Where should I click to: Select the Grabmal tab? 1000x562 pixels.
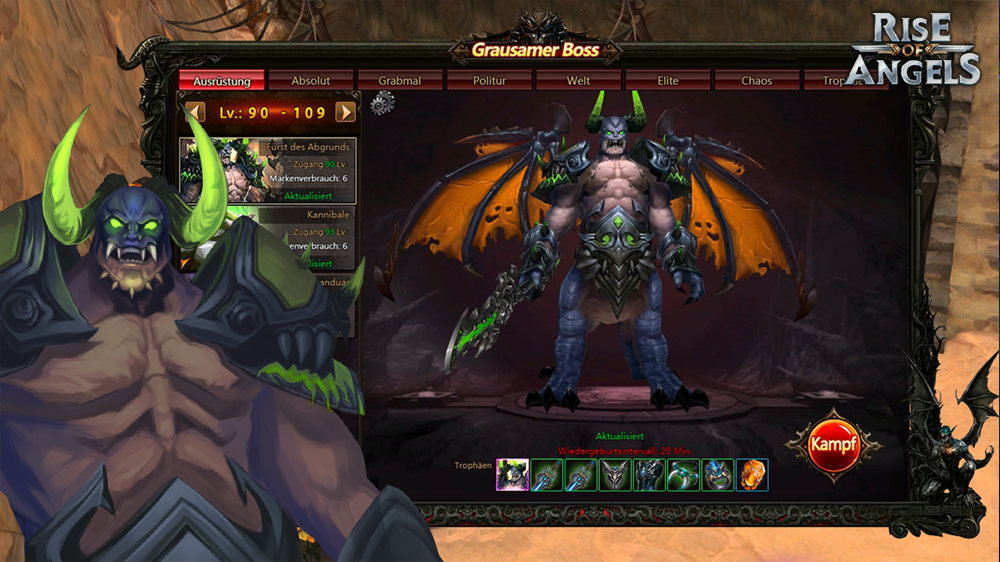coord(399,81)
